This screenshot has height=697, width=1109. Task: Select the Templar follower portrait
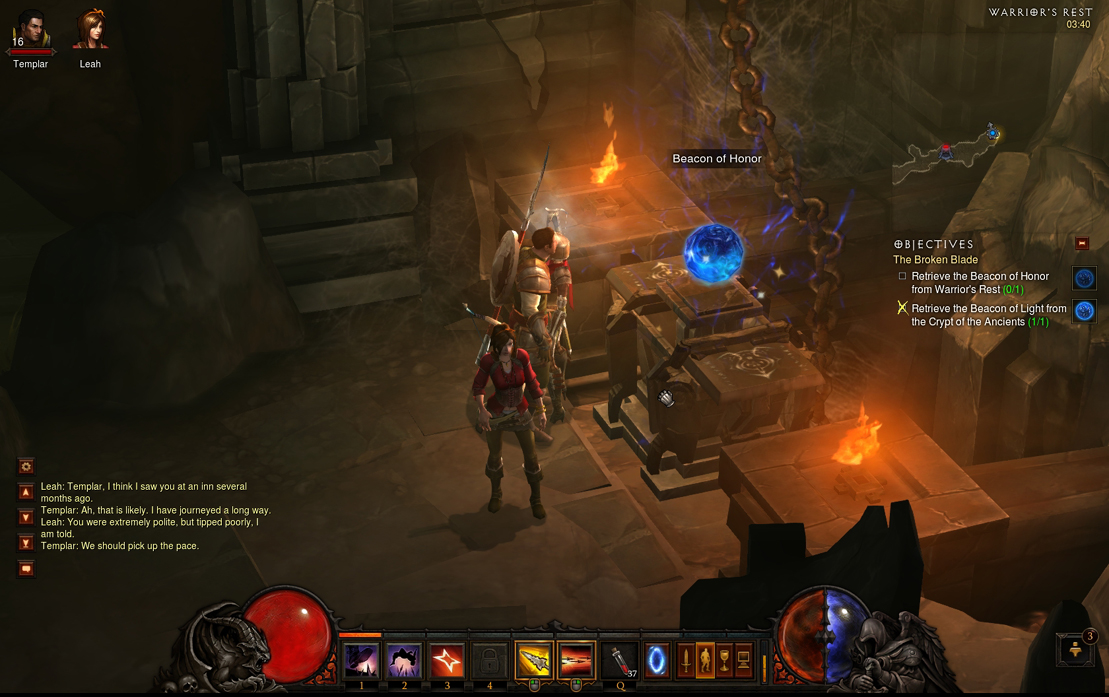(x=30, y=31)
